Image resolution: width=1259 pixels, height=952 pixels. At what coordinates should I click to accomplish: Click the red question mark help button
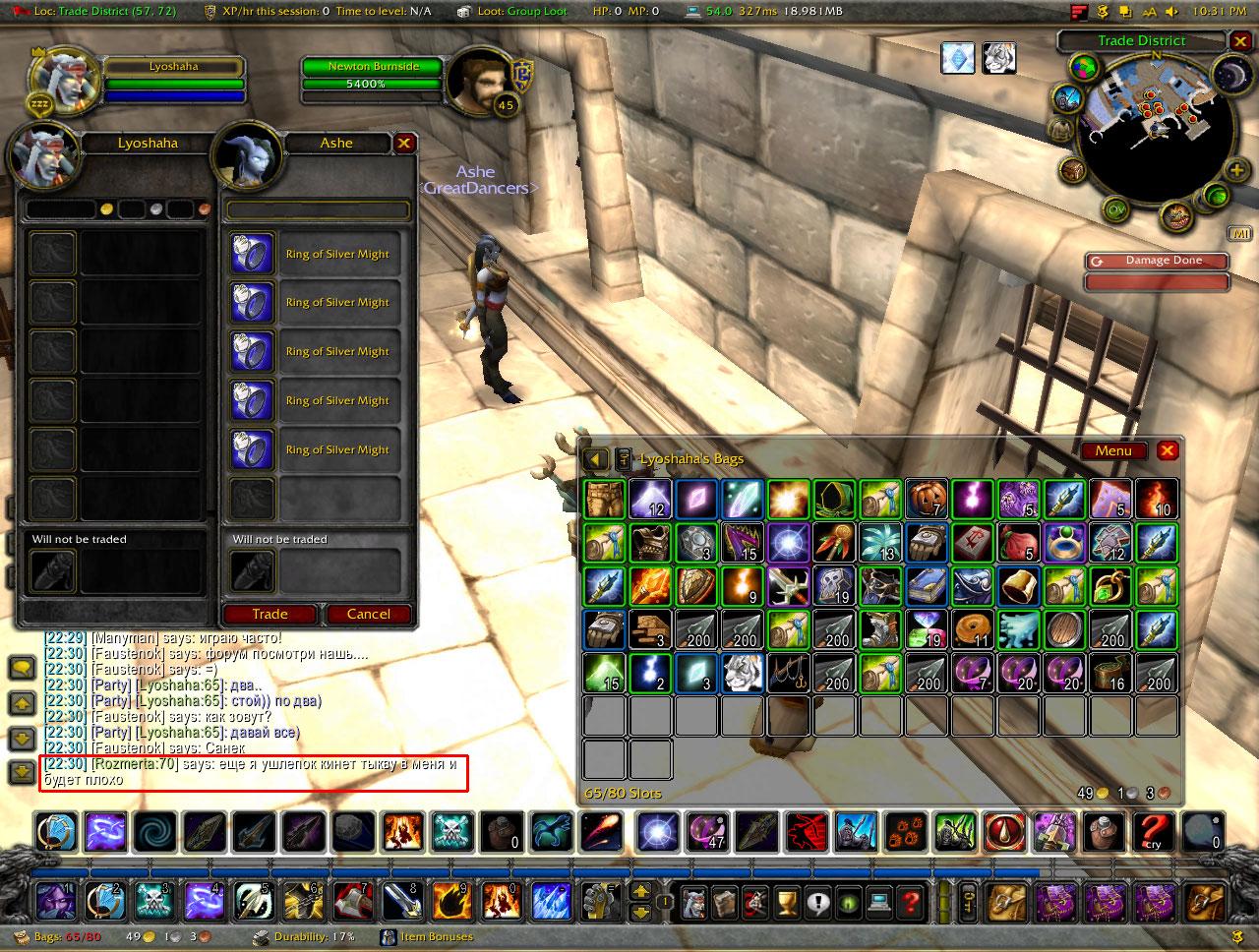(x=911, y=899)
